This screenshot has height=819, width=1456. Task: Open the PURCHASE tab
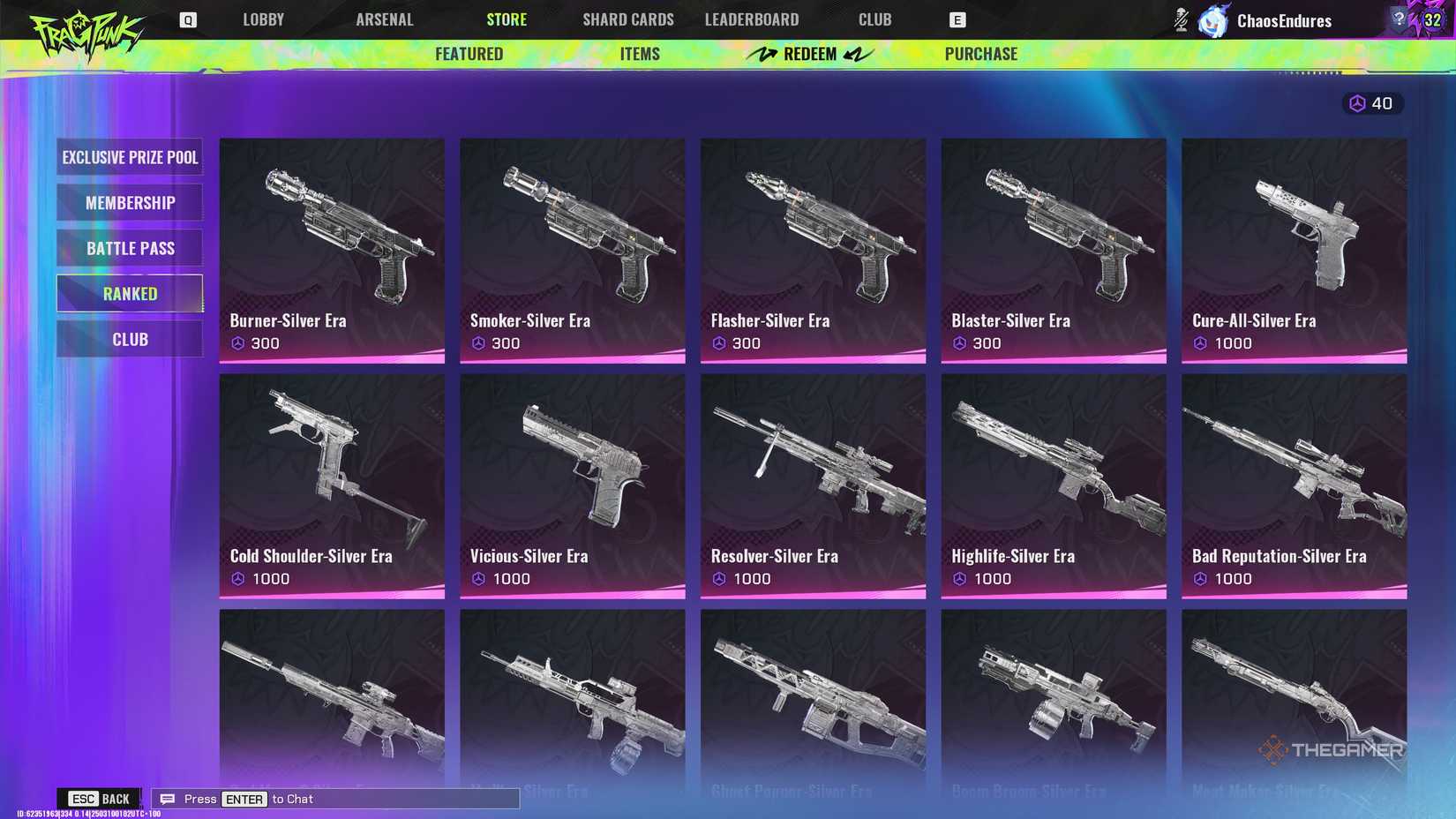(x=980, y=54)
